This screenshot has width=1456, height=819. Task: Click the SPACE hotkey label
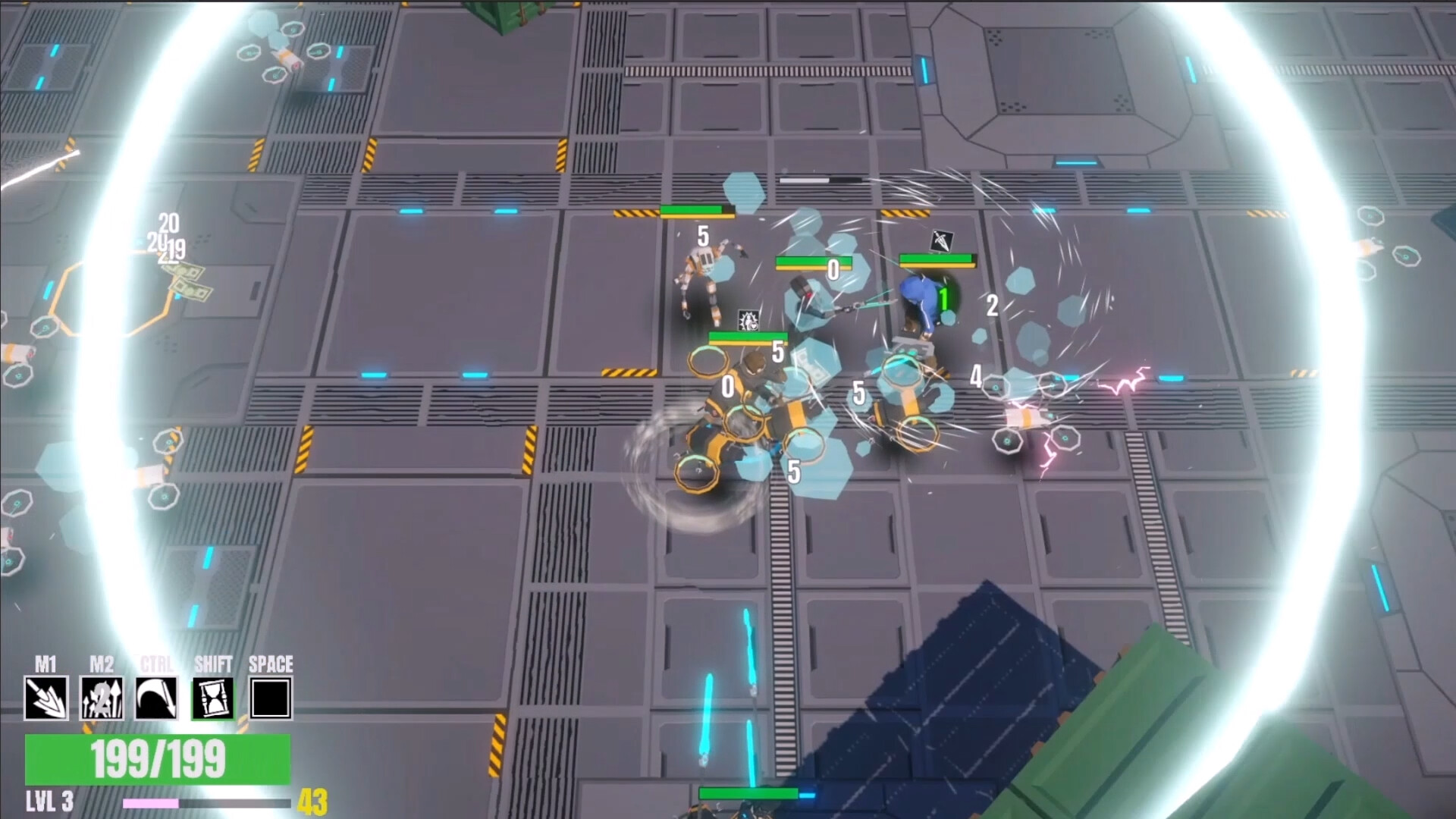271,663
